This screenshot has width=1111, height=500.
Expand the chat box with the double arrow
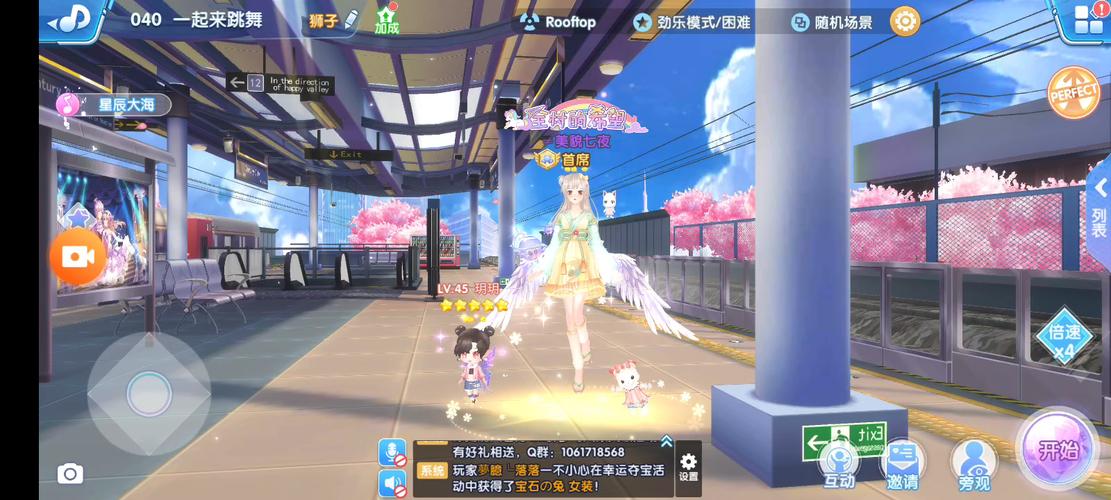coord(666,441)
